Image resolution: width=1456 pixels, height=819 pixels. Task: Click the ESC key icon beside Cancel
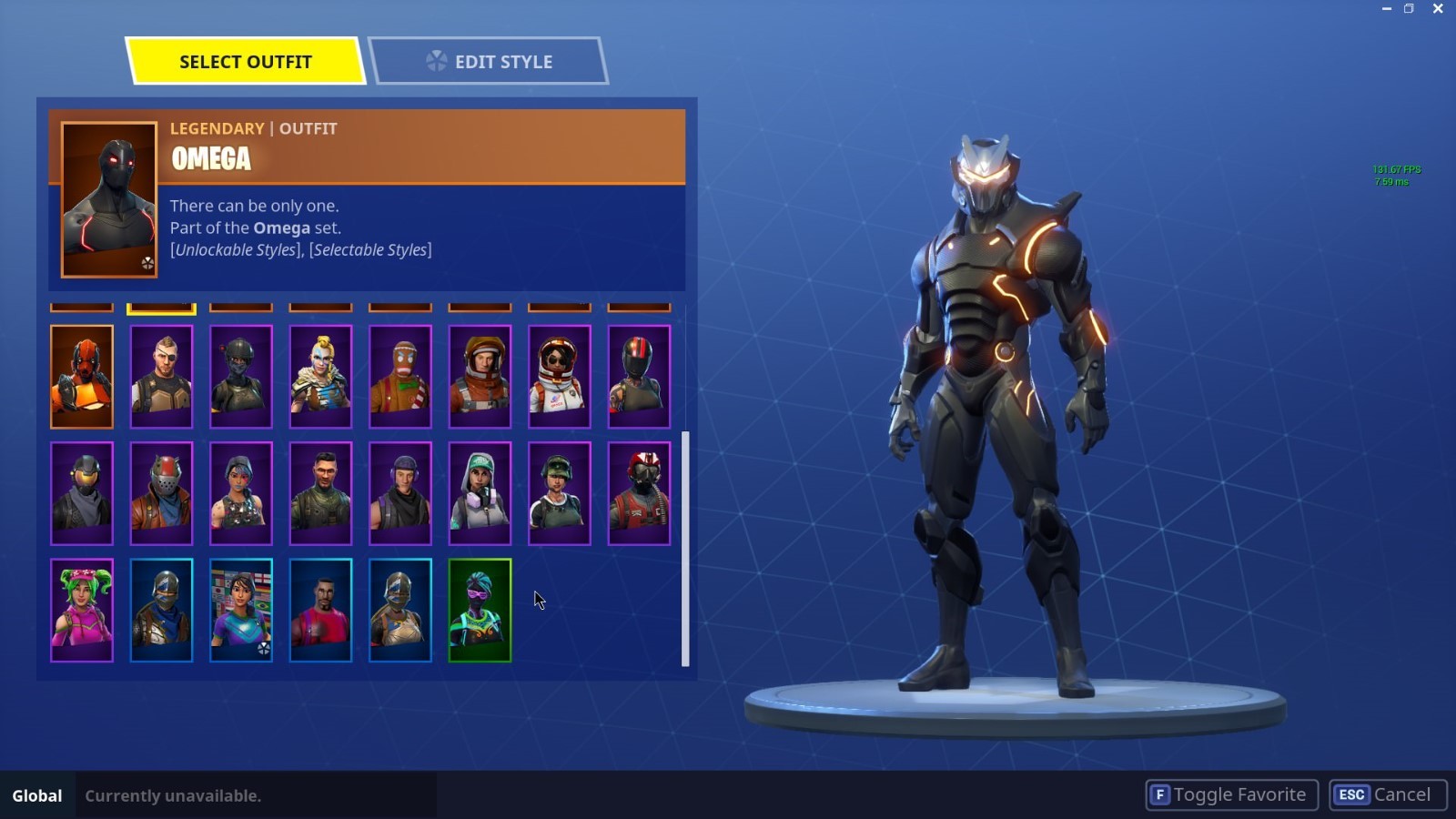coord(1350,794)
